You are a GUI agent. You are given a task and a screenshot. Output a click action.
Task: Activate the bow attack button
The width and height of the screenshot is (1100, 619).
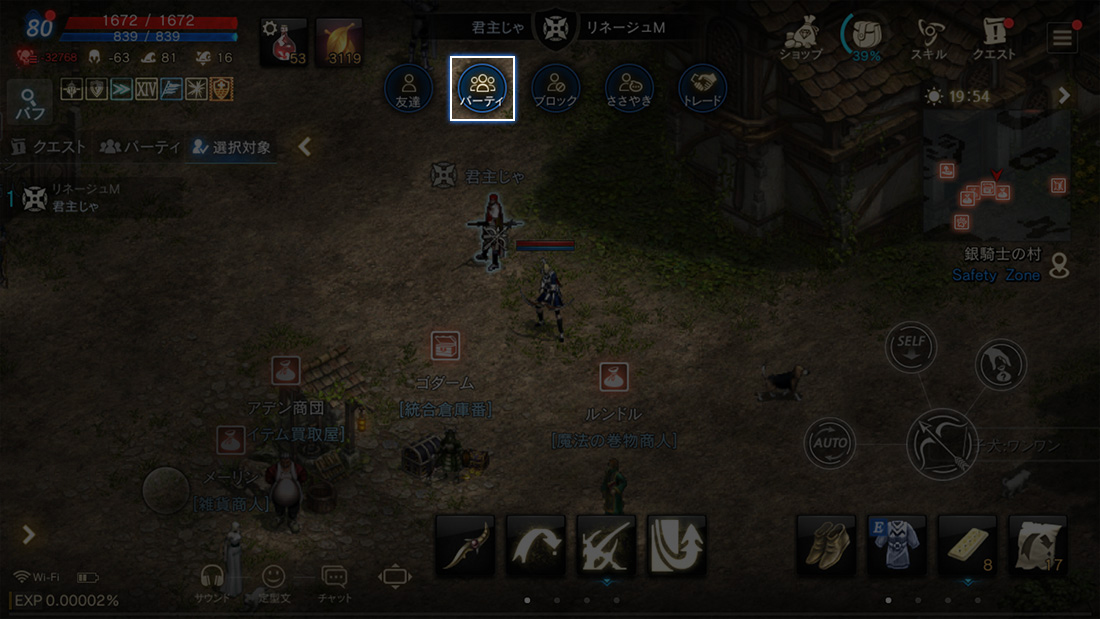click(x=941, y=444)
